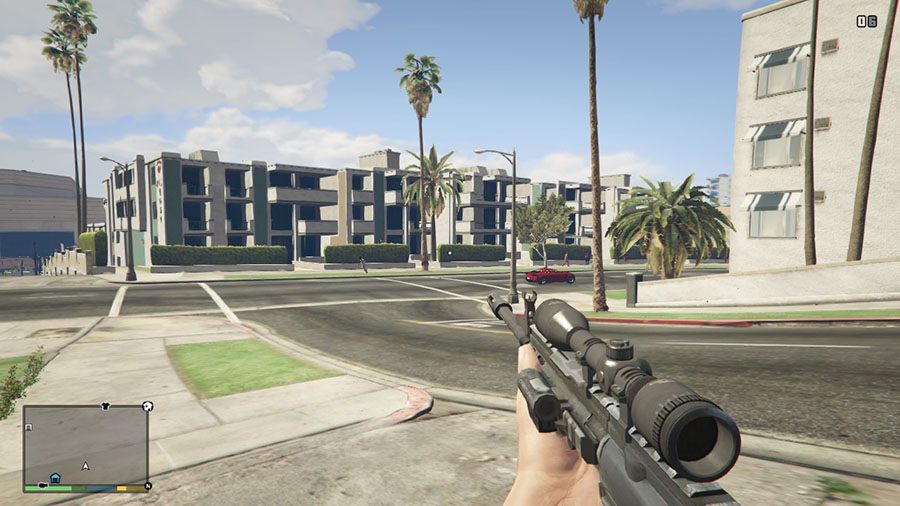Image resolution: width=900 pixels, height=506 pixels.
Task: Select the mask shop marker on minimap
Action: pos(147,407)
